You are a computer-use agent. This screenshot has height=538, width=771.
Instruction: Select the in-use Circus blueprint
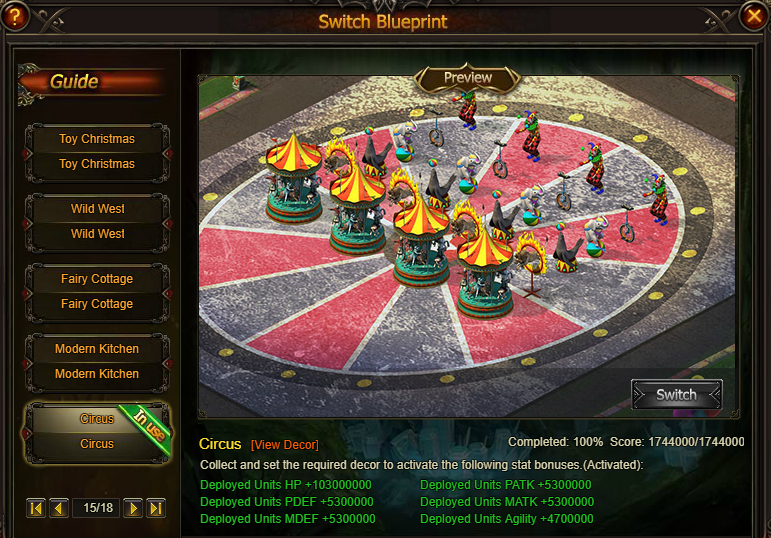click(97, 431)
